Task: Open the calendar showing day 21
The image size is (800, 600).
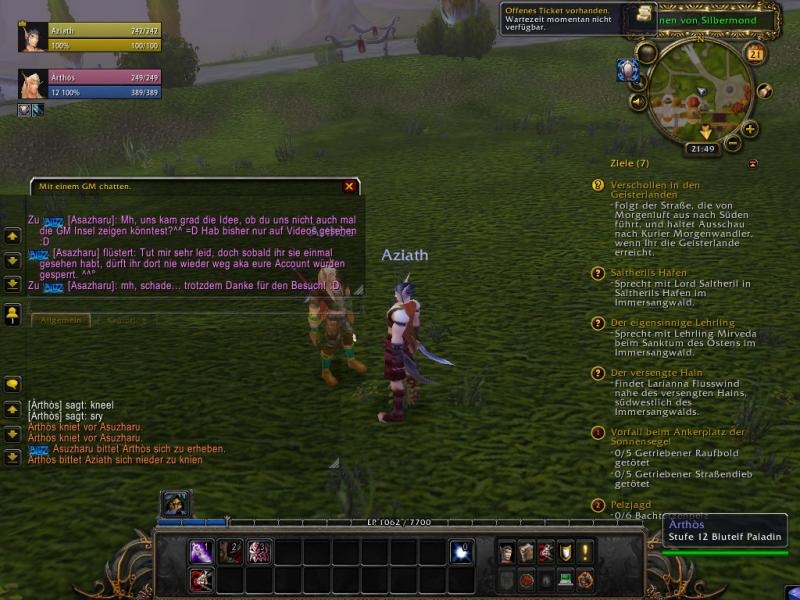Action: tap(755, 54)
